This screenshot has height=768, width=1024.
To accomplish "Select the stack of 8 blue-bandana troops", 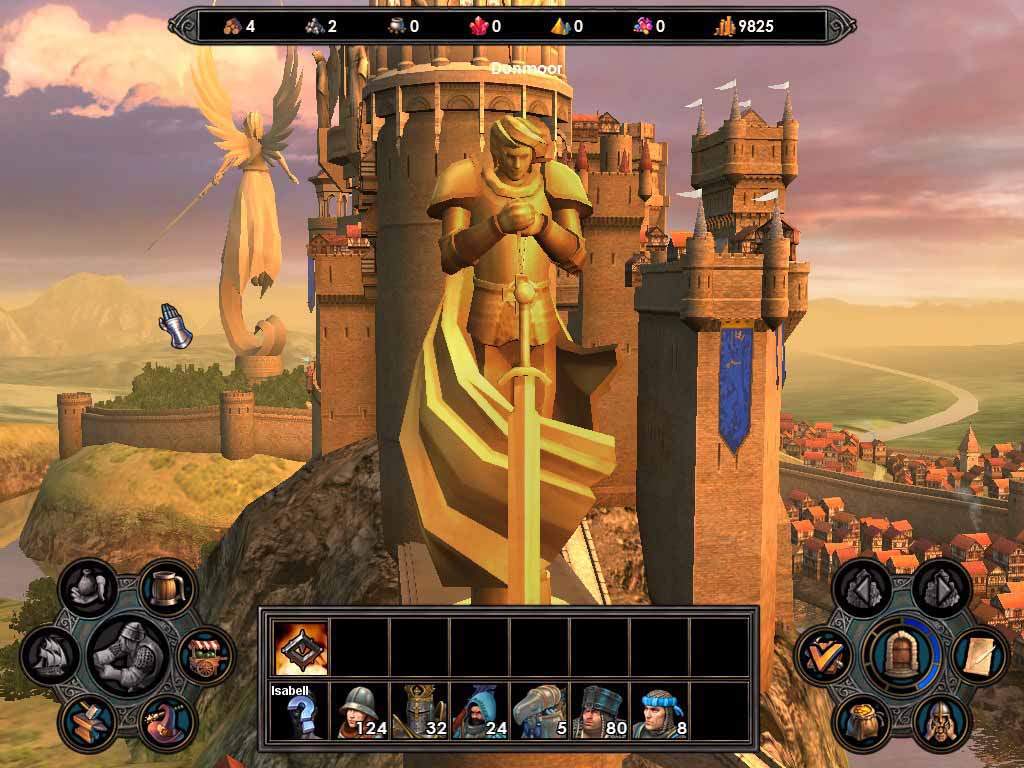I will click(x=660, y=712).
